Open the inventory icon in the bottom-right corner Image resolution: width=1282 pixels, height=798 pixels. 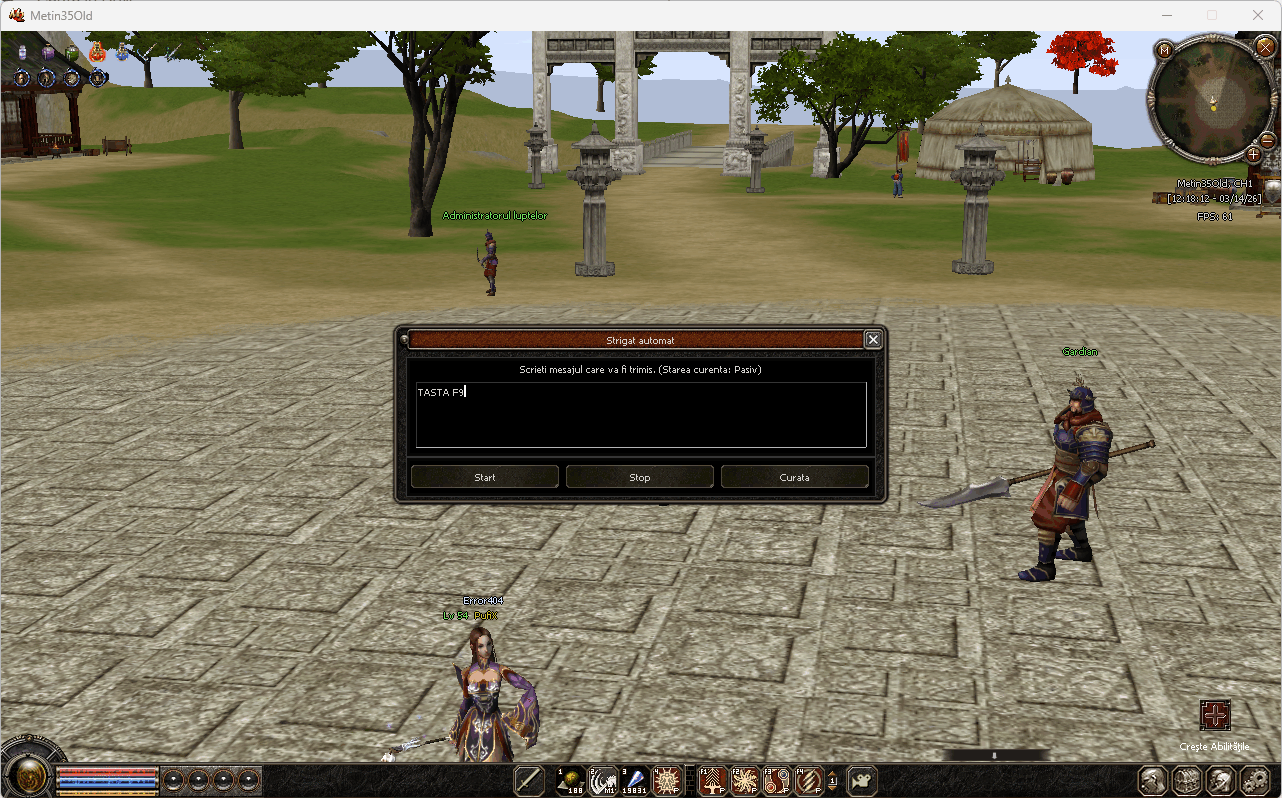1186,780
